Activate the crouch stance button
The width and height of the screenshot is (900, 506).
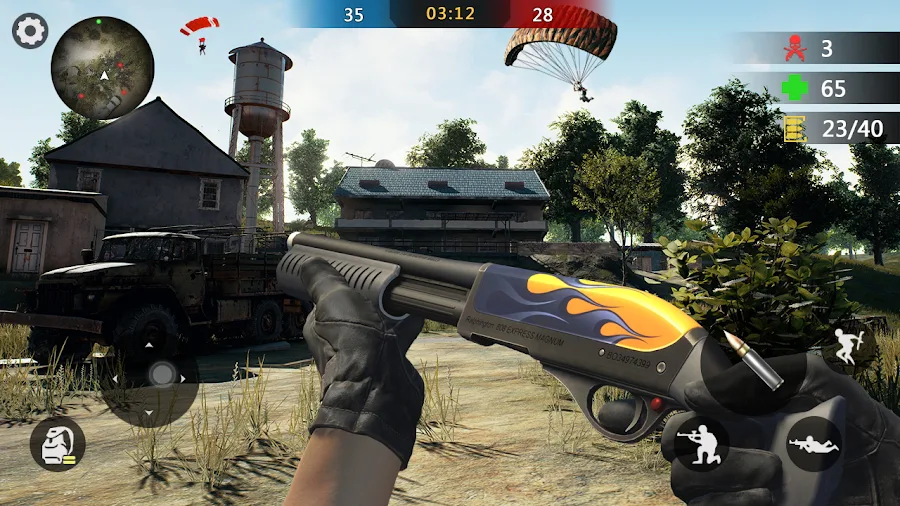point(701,441)
